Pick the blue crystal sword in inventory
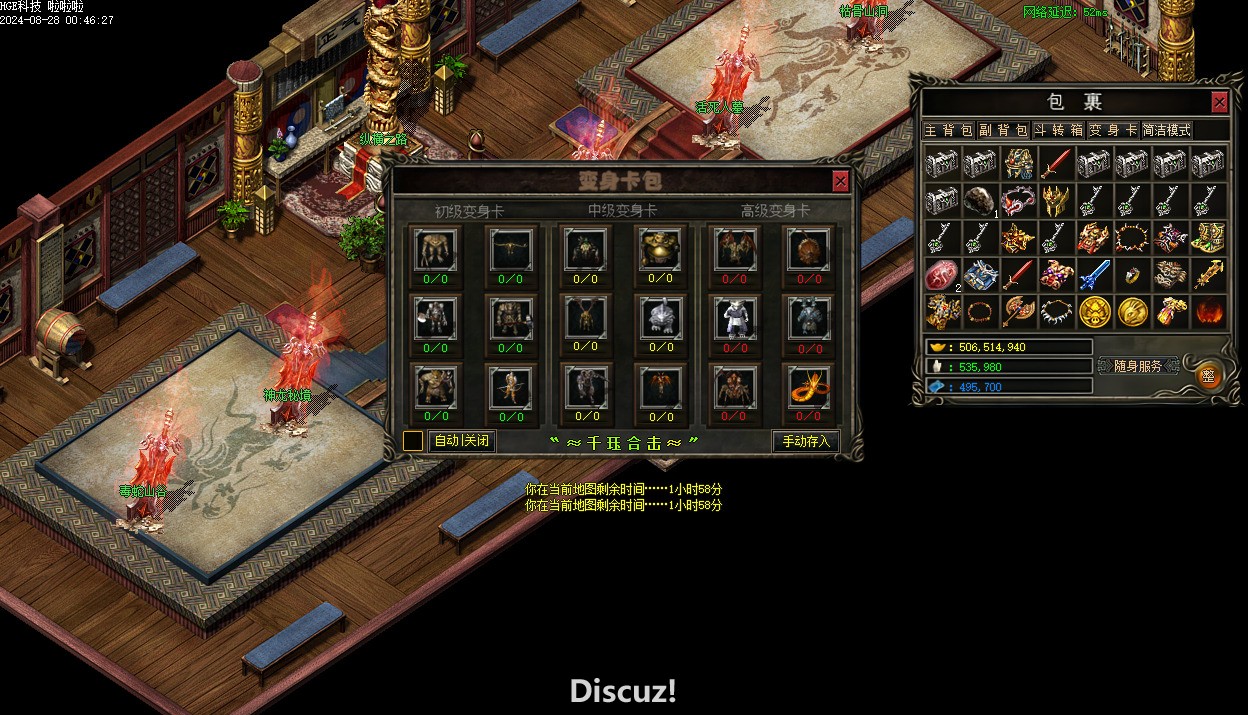This screenshot has width=1248, height=715. (1094, 274)
